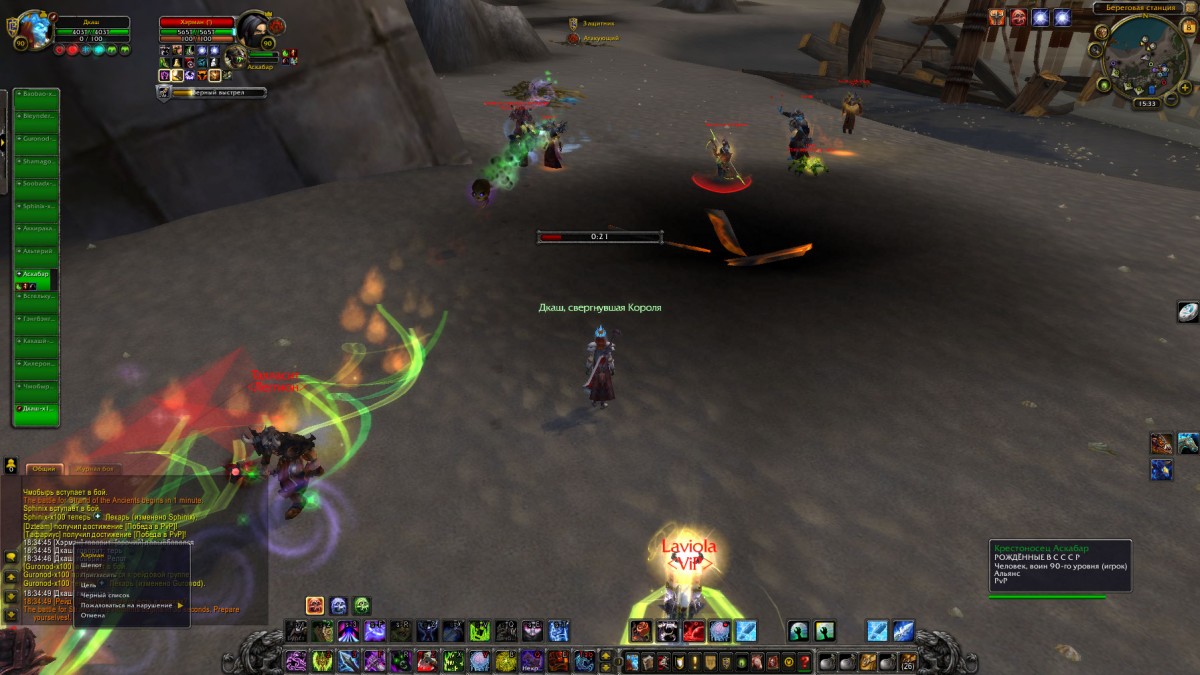Image resolution: width=1200 pixels, height=675 pixels.
Task: Click the Харман target portrait
Action: tap(252, 30)
